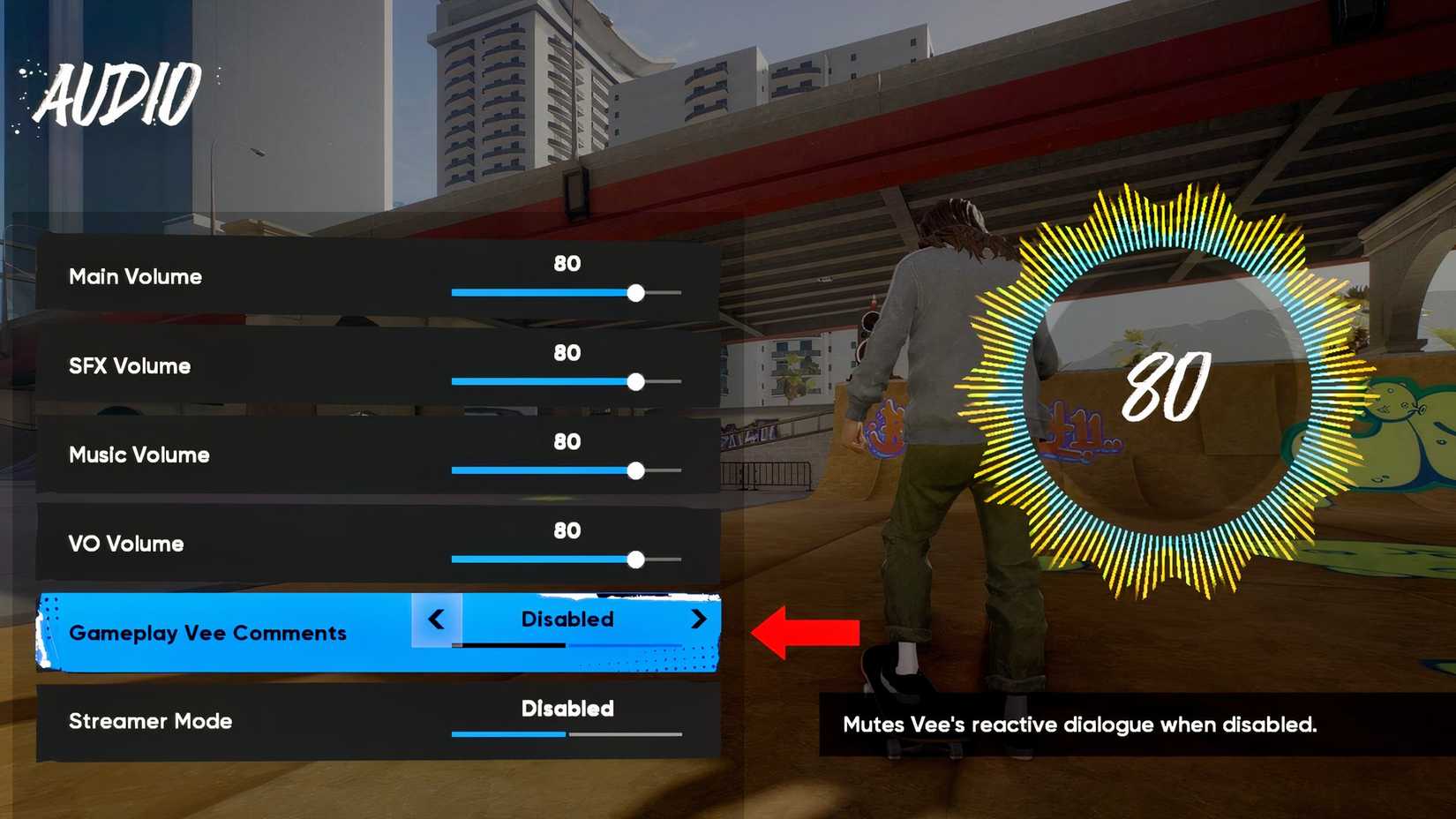Click the Disabled value for Streamer Mode
Viewport: 1456px width, 819px height.
pyautogui.click(x=566, y=709)
